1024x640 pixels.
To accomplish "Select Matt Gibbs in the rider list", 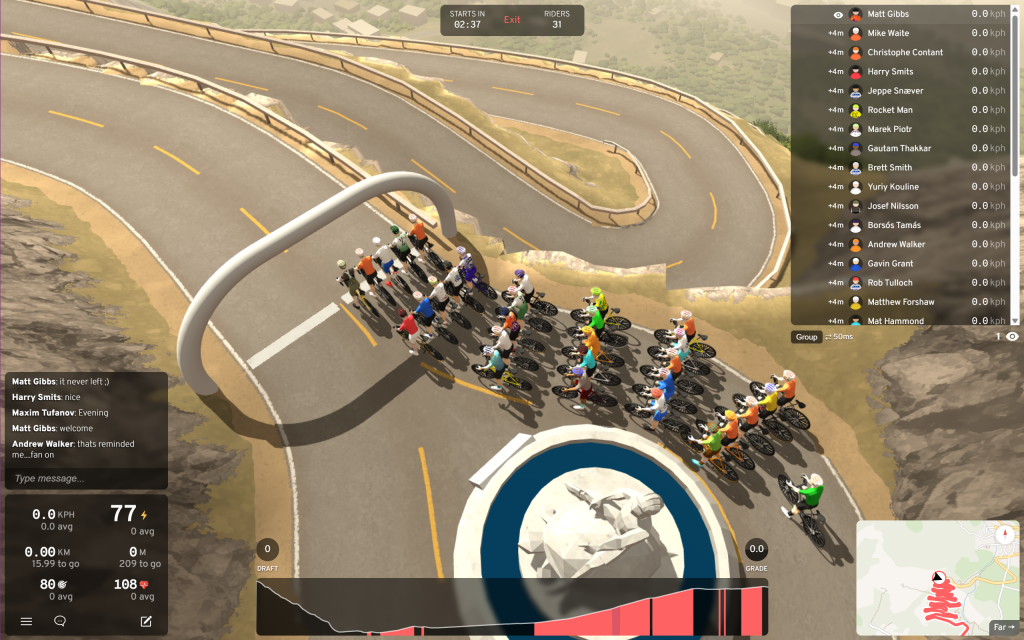I will (887, 14).
